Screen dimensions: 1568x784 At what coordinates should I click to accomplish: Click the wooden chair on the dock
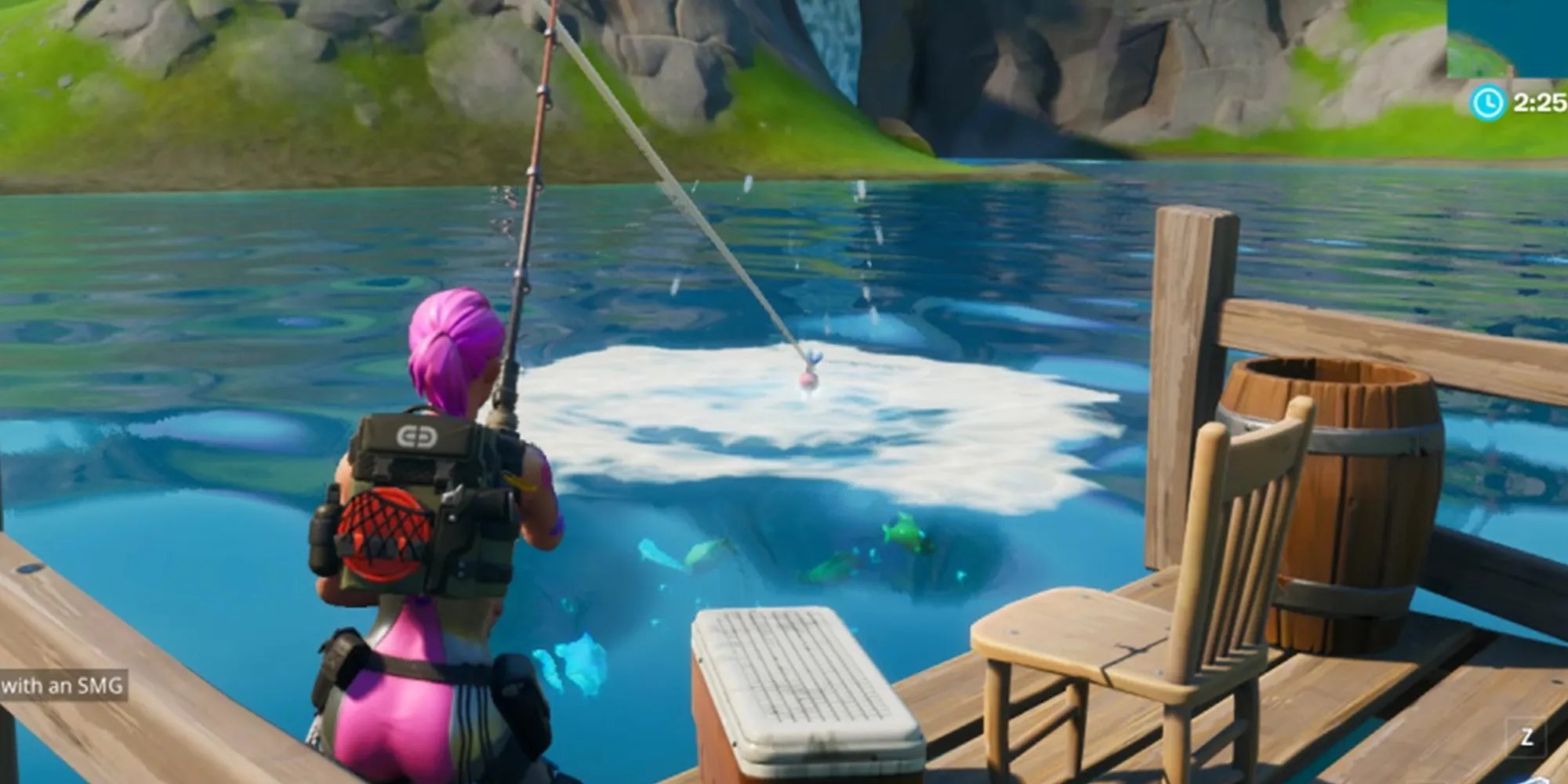(x=1113, y=619)
